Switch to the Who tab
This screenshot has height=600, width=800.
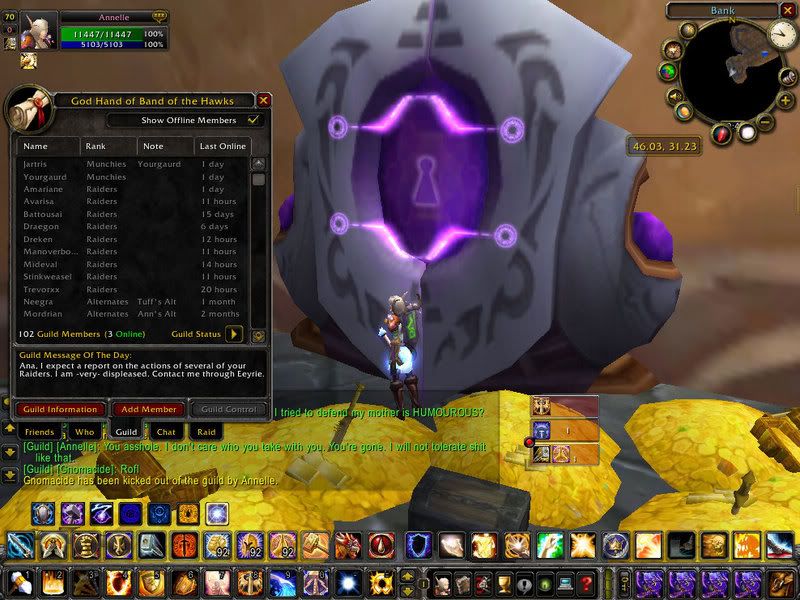coord(84,432)
